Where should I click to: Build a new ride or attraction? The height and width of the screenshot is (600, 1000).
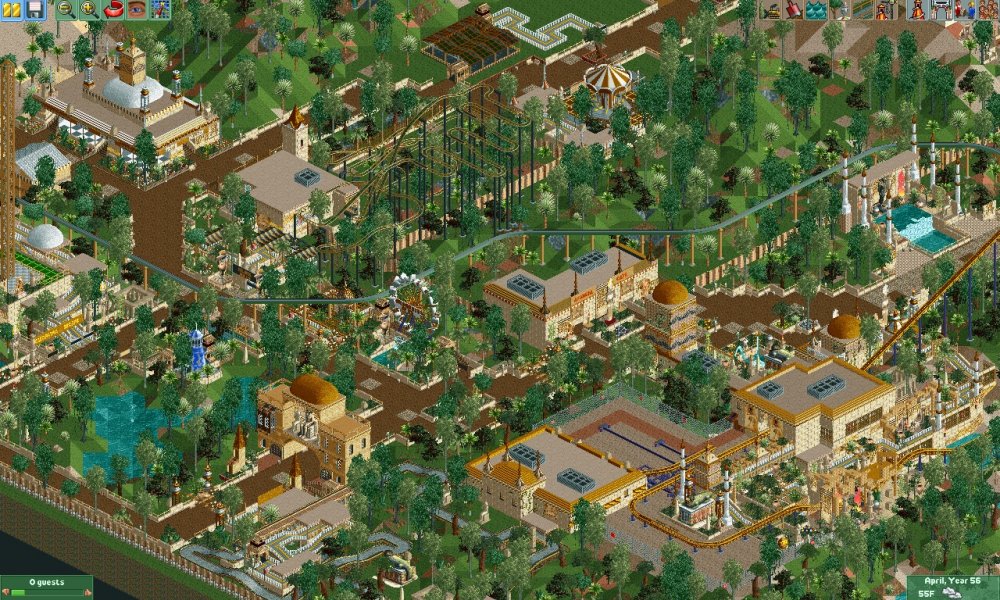[883, 9]
